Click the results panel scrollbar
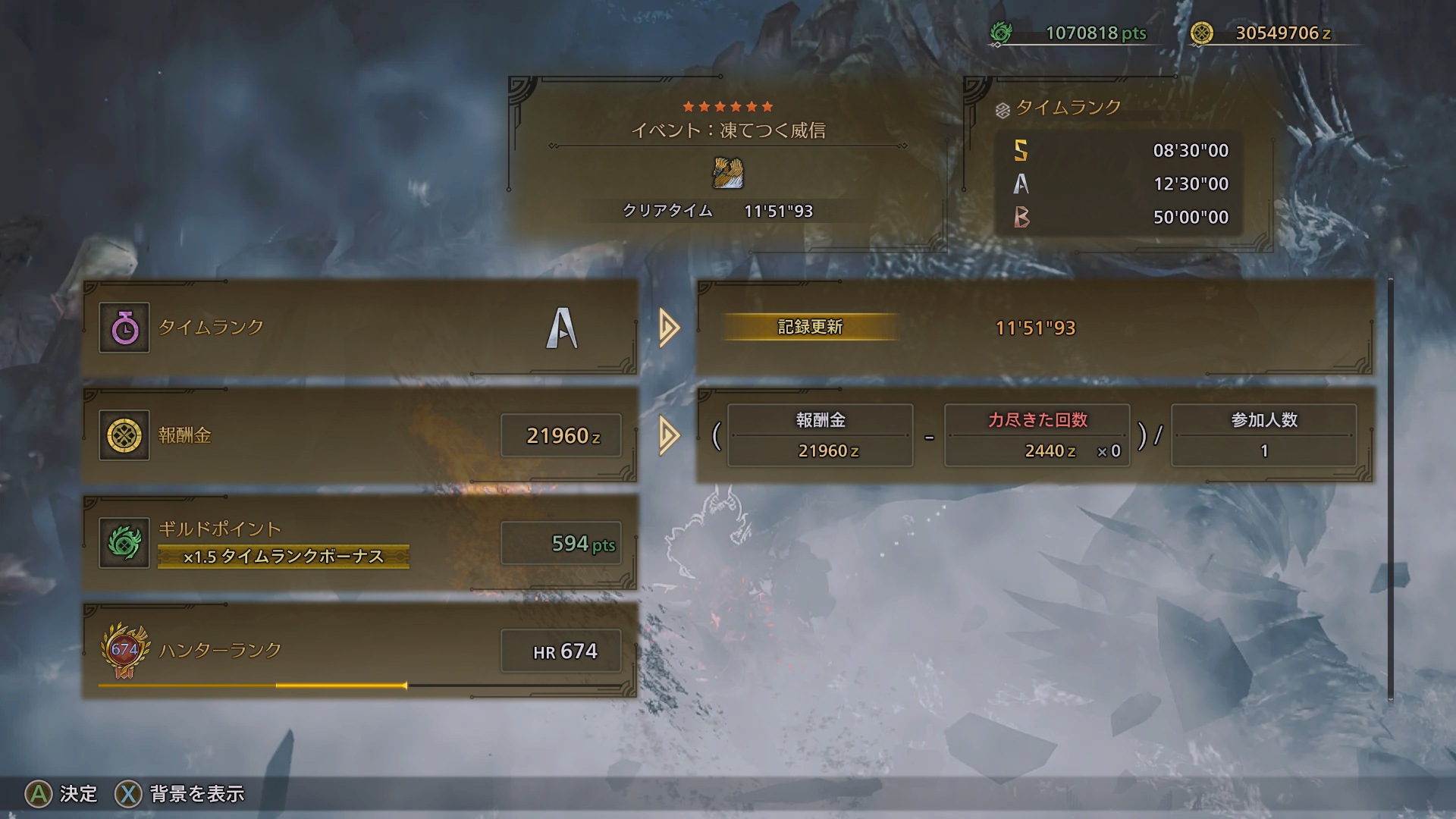 (1390, 490)
